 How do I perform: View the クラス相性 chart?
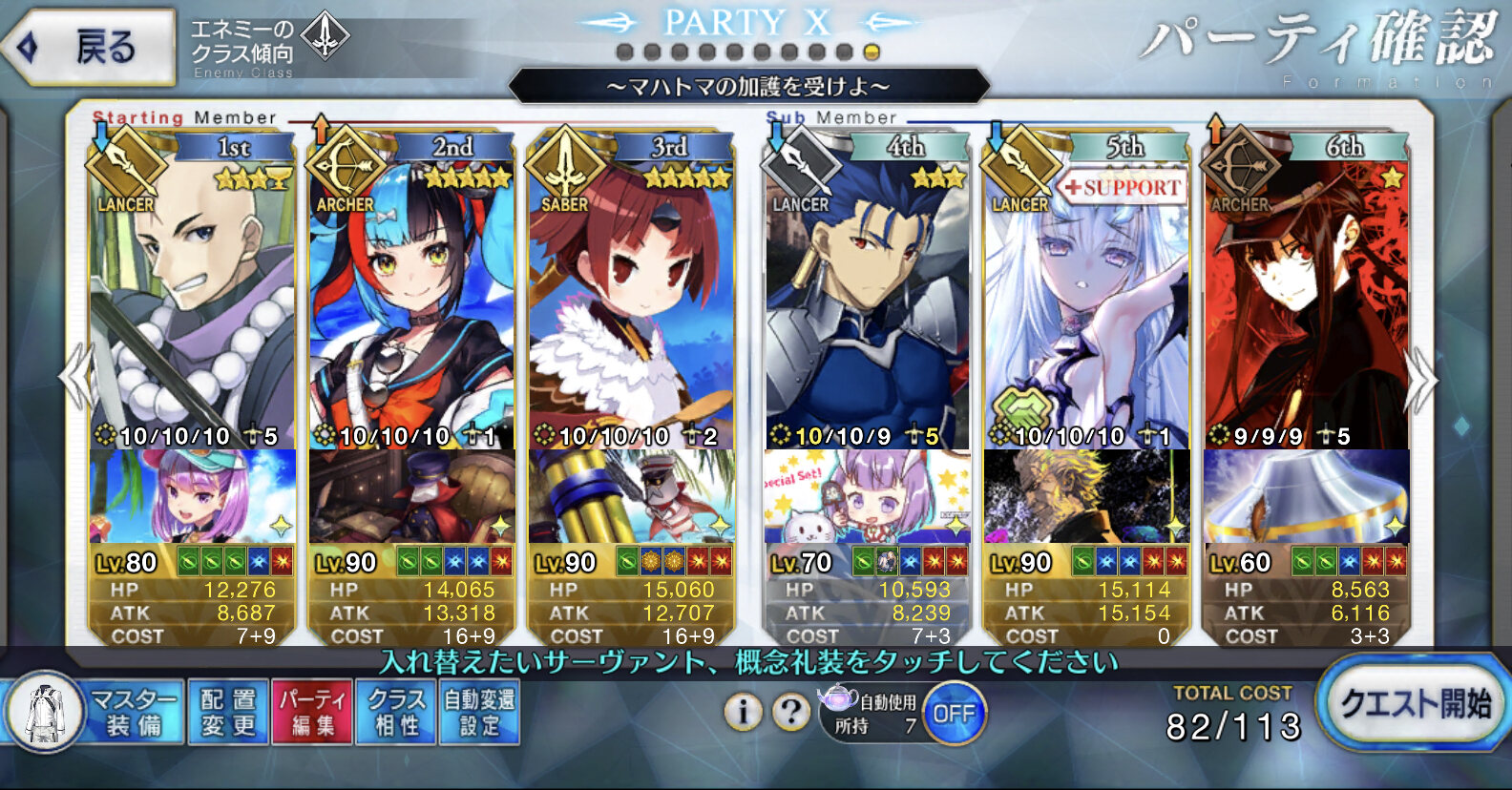coord(396,713)
